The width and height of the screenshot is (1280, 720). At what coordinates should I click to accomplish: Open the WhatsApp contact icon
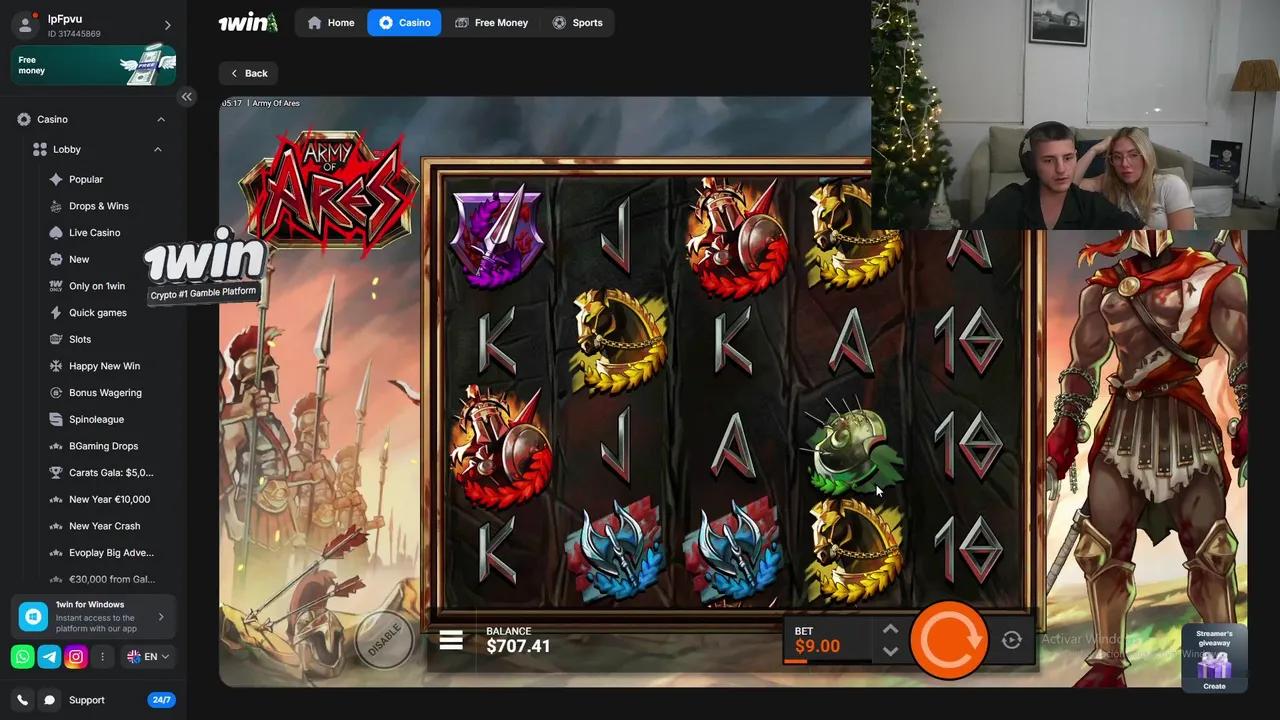click(x=20, y=657)
